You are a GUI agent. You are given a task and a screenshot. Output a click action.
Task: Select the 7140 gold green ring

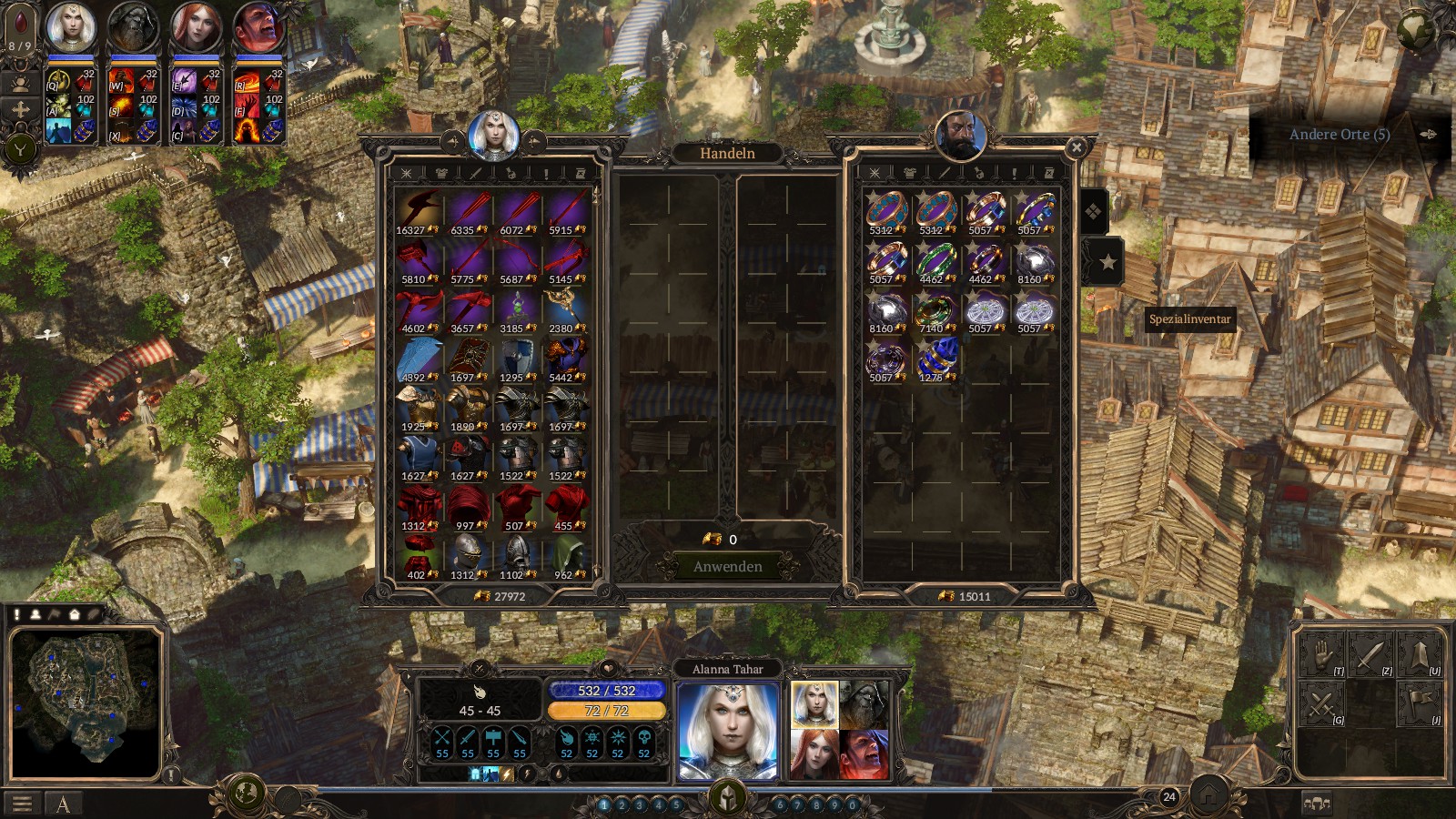(x=935, y=311)
